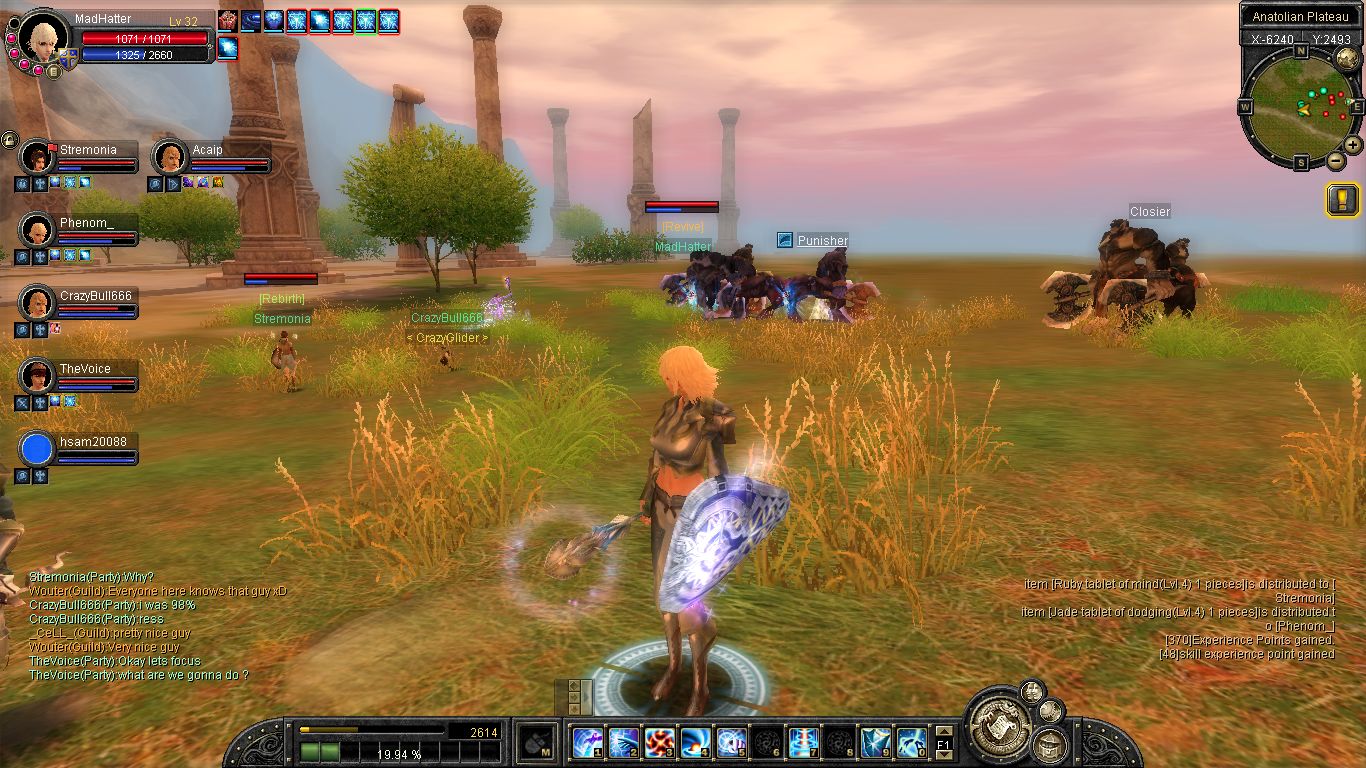Screen dimensions: 1366x768
Task: Activate the skill in hotbar slot 1
Action: pos(586,742)
